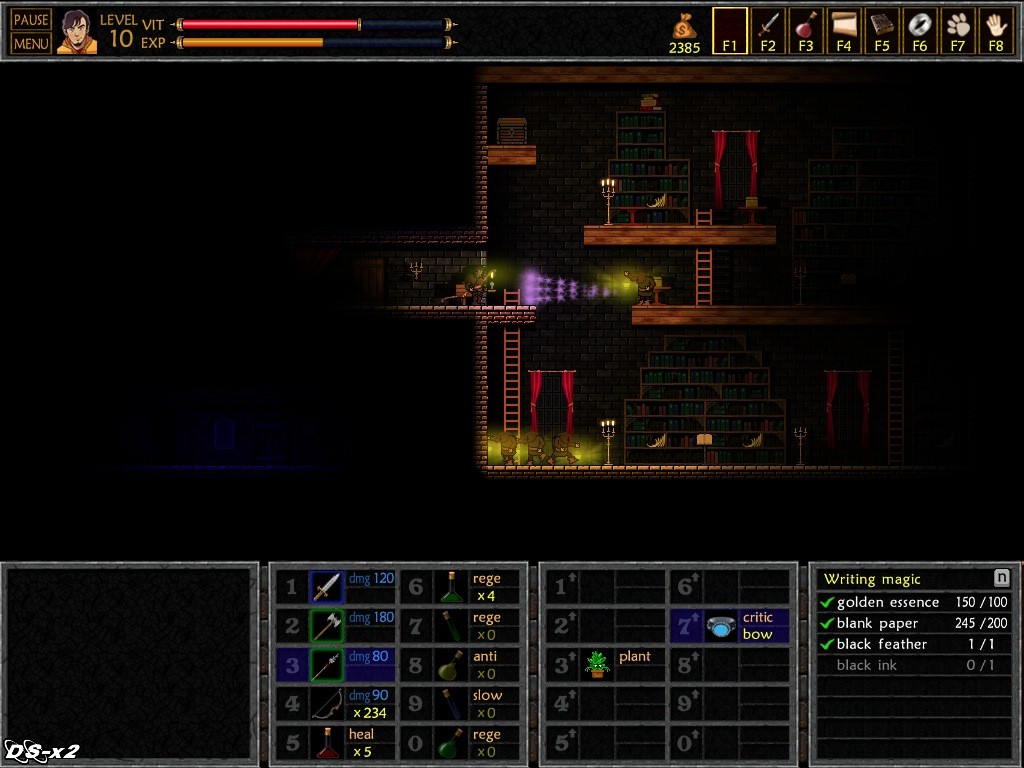Select the F1 tab
Image resolution: width=1024 pixels, height=768 pixels.
click(730, 31)
